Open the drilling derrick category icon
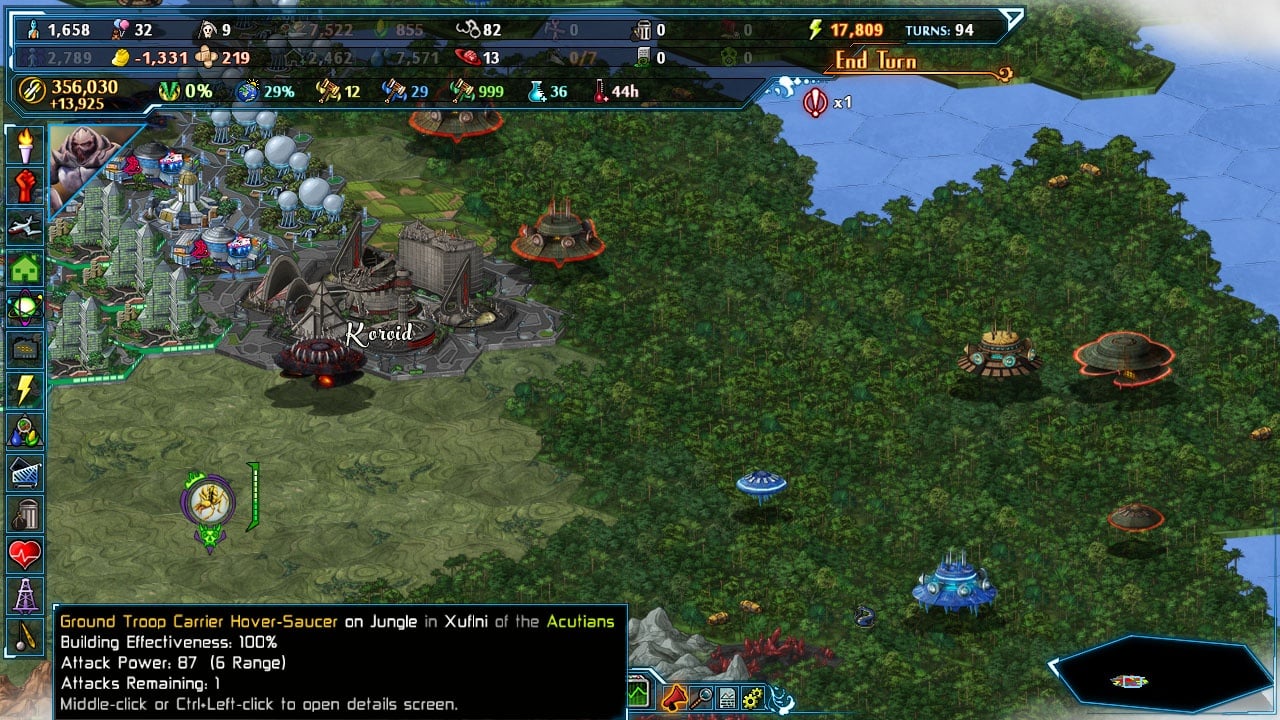1280x720 pixels. pos(25,595)
